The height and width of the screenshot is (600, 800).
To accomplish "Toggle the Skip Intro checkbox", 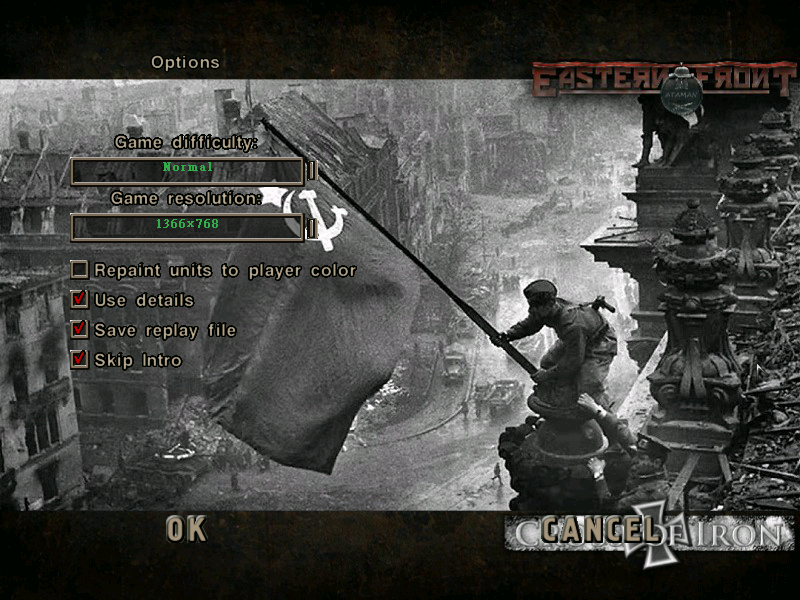I will 79,360.
